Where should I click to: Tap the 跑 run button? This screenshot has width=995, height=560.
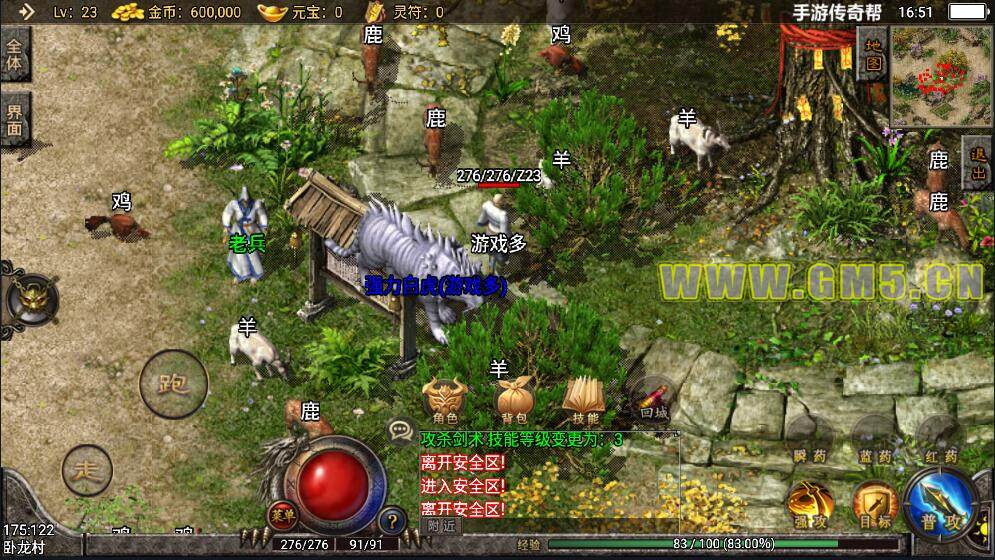[x=173, y=383]
